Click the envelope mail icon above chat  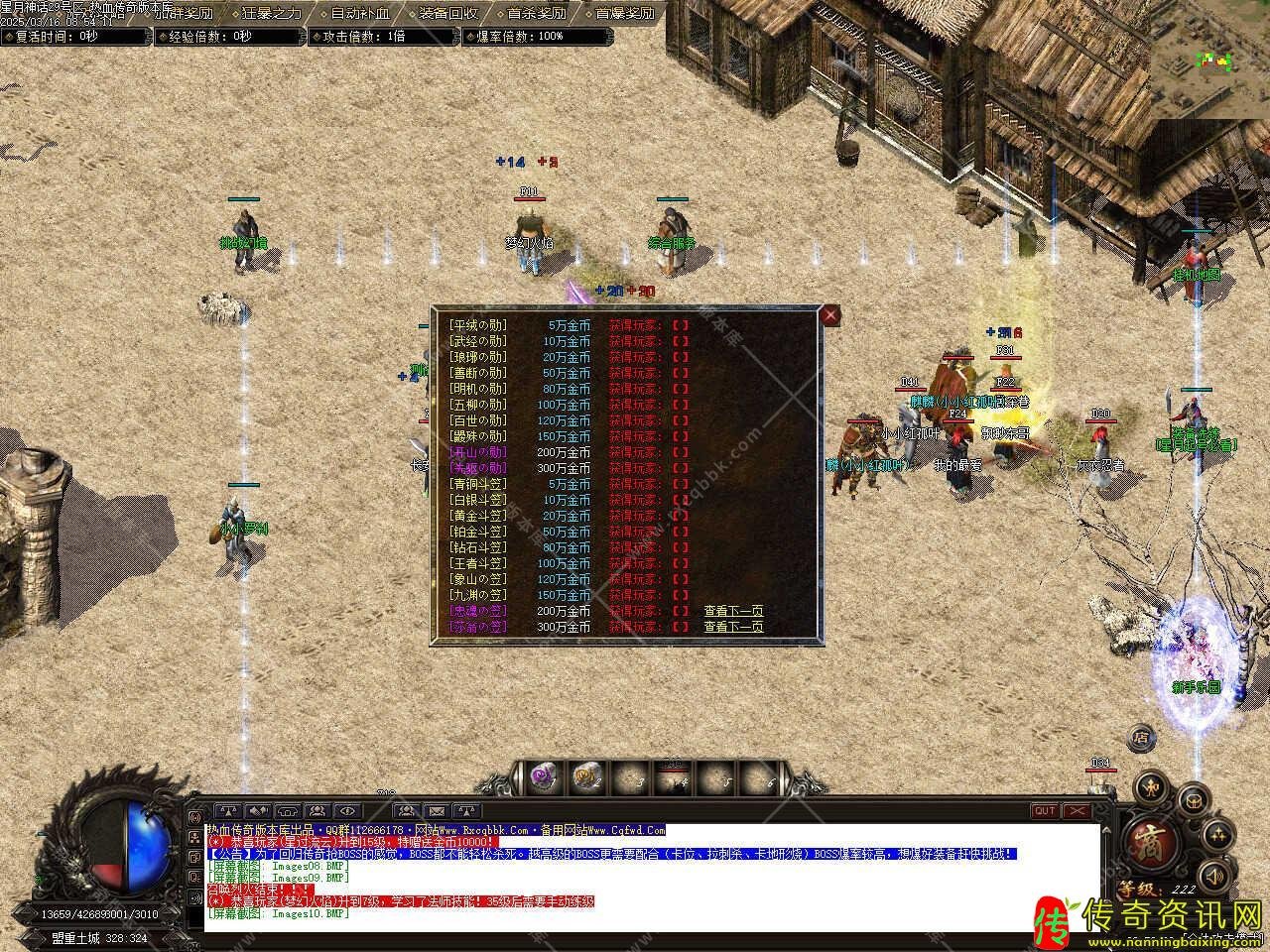pyautogui.click(x=437, y=811)
